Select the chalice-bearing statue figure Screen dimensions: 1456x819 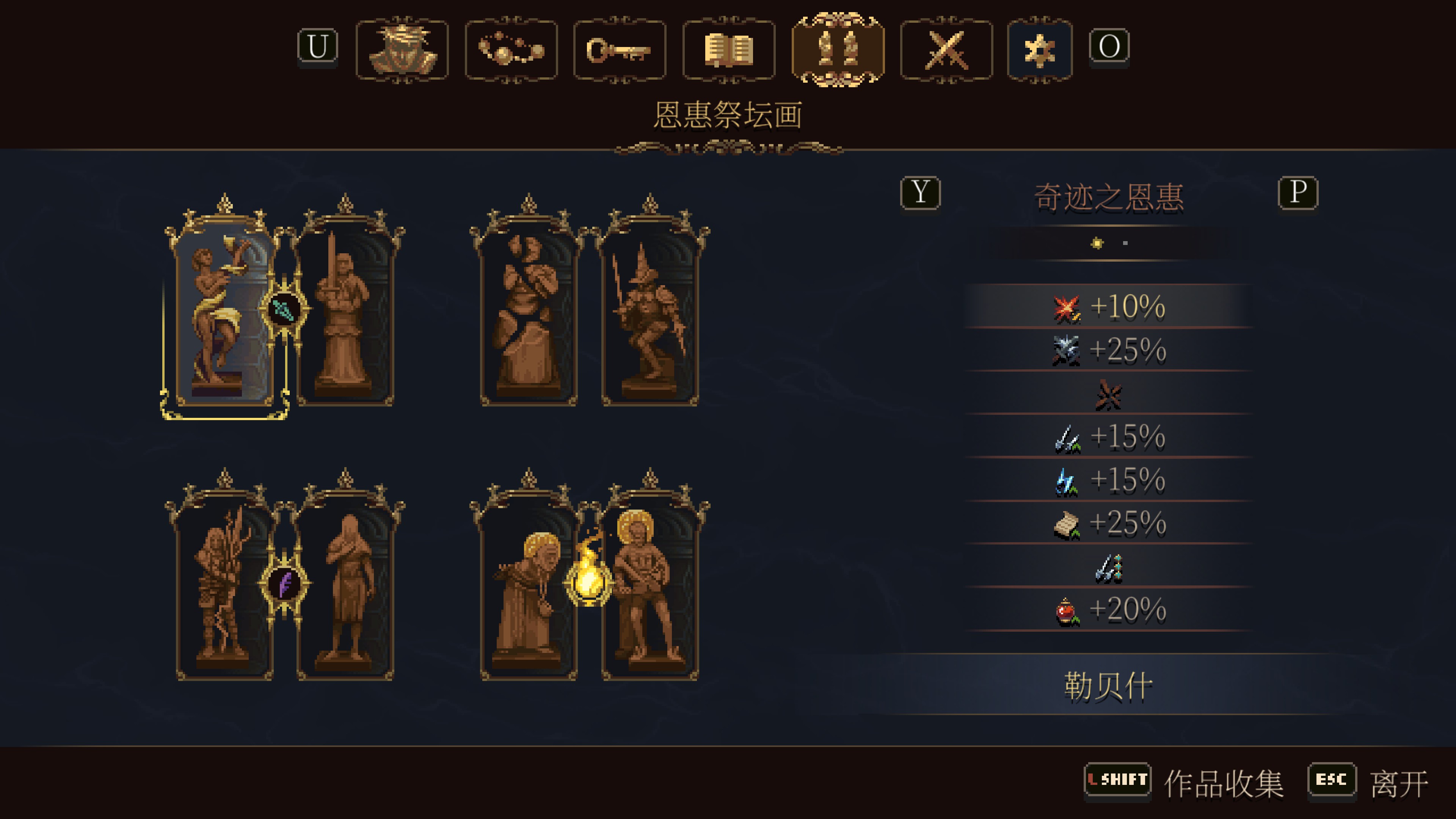[225, 317]
